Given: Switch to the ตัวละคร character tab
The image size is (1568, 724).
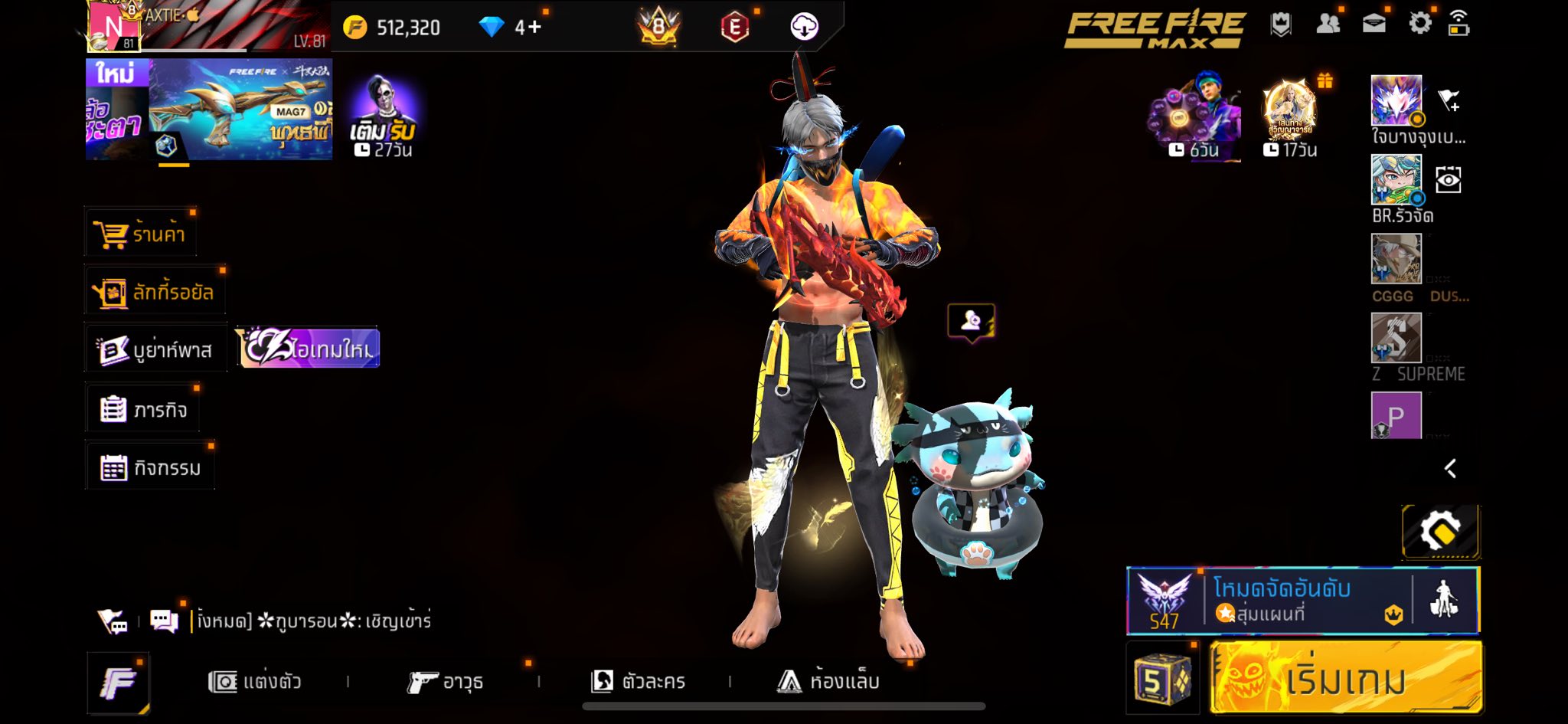Looking at the screenshot, I should 639,681.
